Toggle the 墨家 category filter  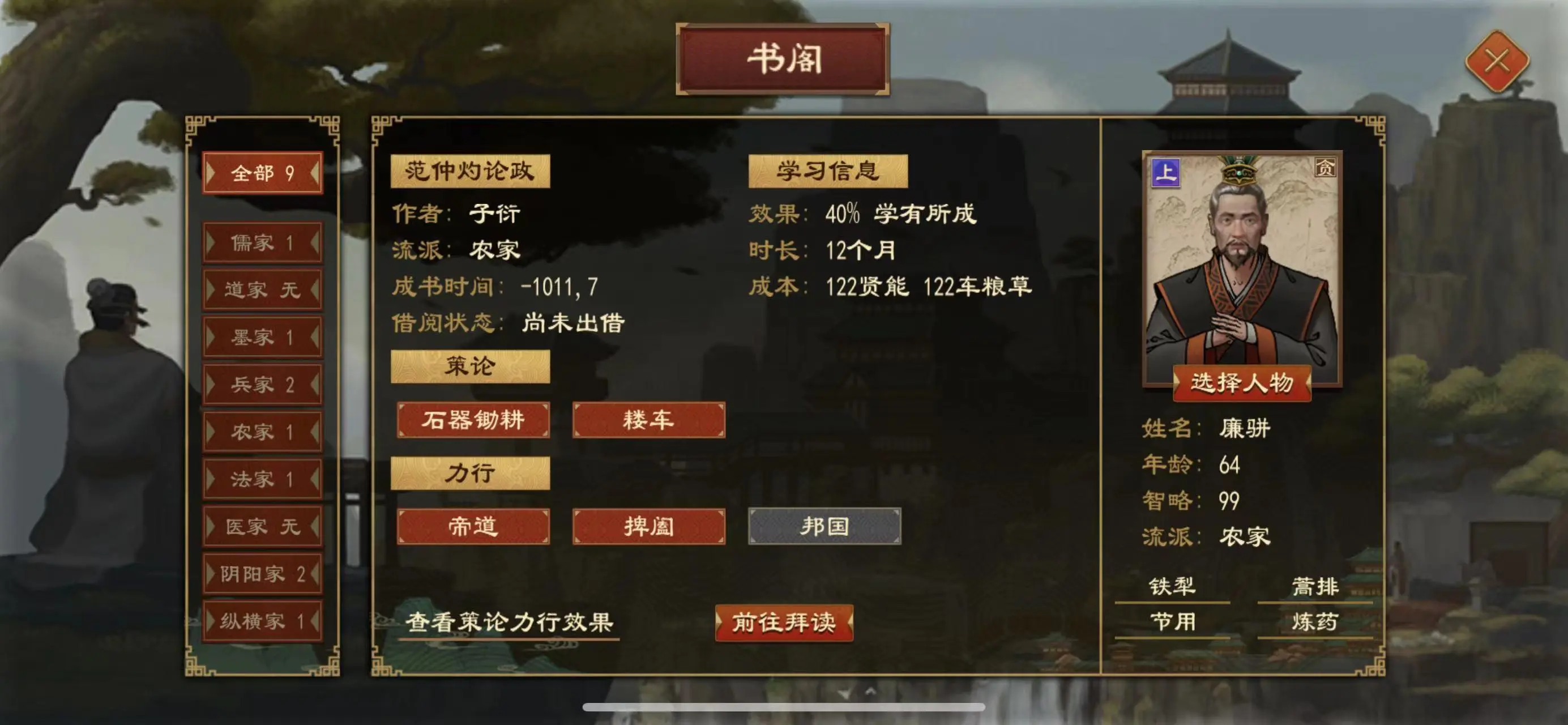click(263, 336)
